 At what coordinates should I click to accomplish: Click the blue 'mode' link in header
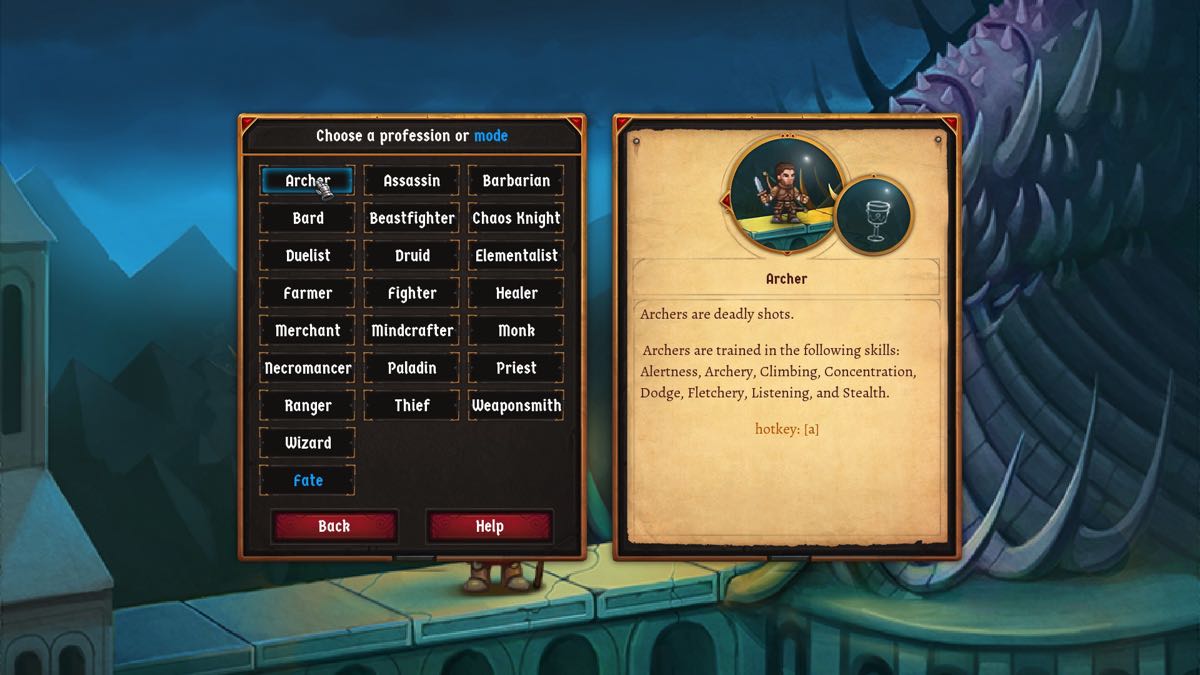click(x=491, y=136)
